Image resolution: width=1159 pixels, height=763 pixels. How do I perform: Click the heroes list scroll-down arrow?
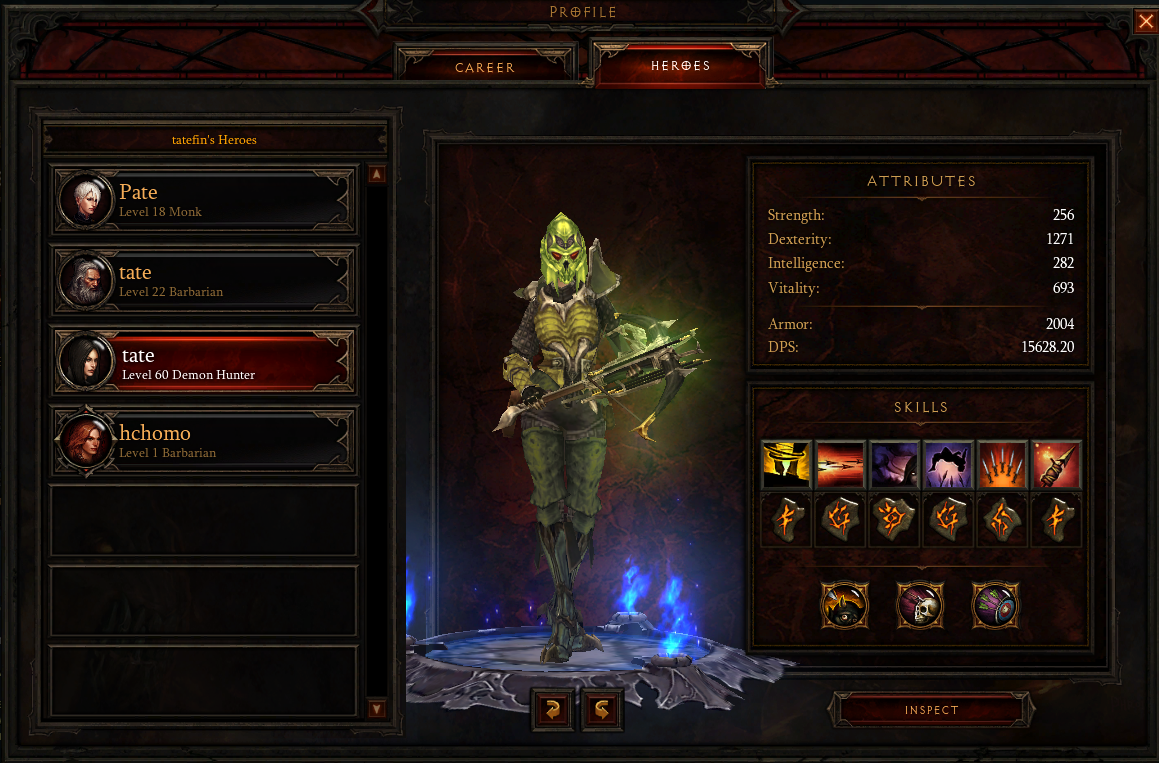pos(377,709)
